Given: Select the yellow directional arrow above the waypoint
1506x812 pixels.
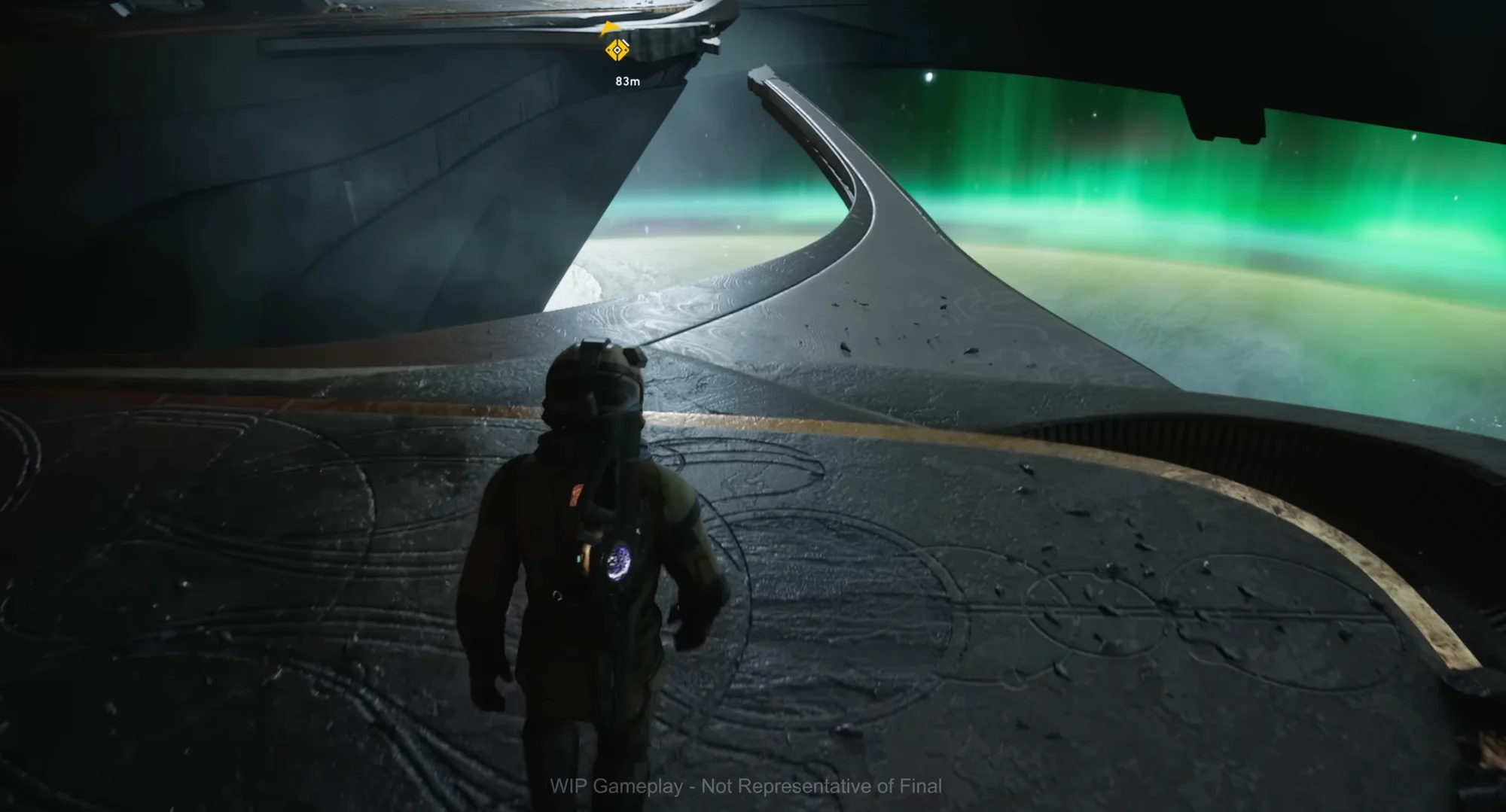Looking at the screenshot, I should coord(610,27).
